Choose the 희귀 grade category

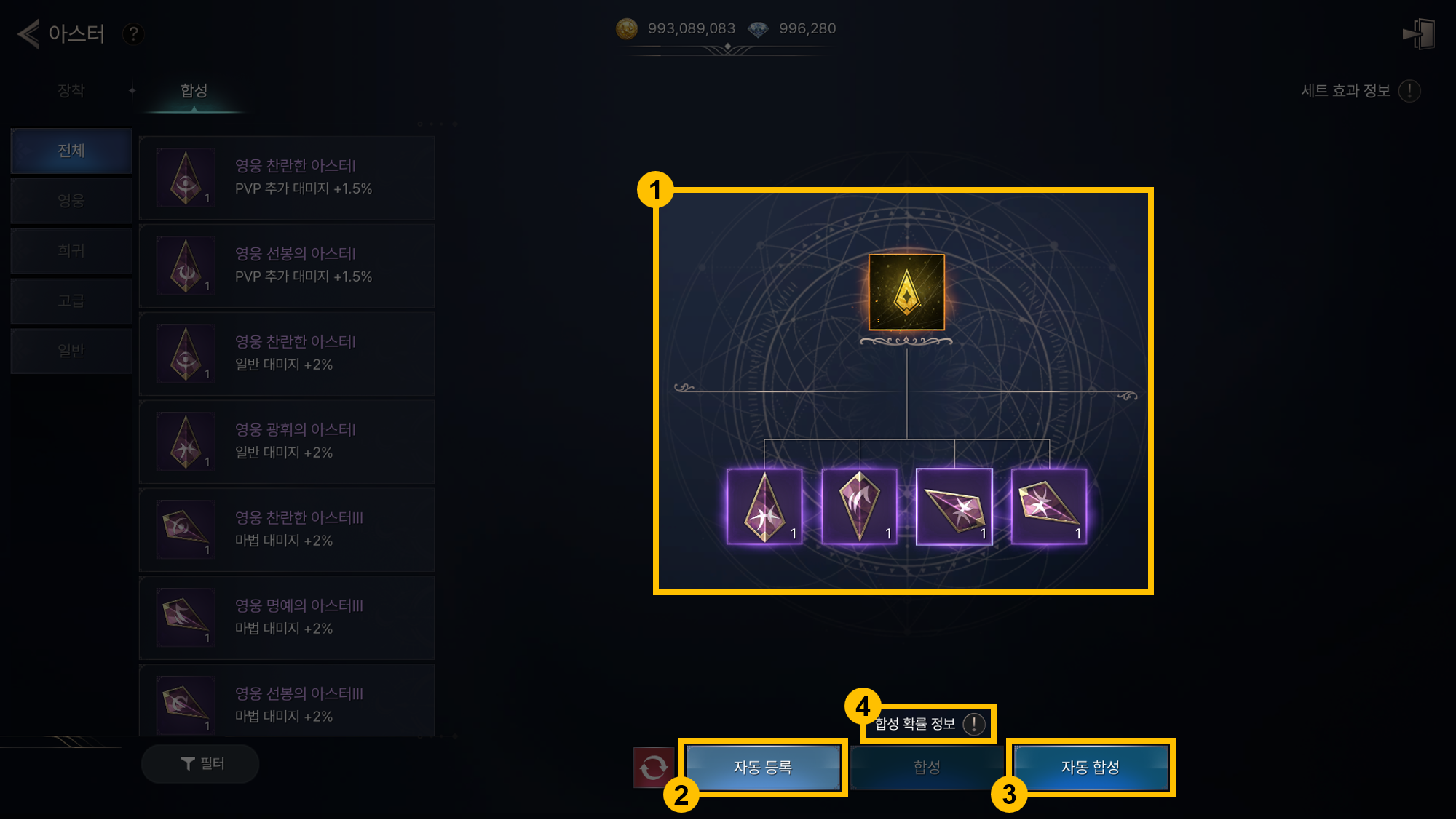pyautogui.click(x=71, y=251)
